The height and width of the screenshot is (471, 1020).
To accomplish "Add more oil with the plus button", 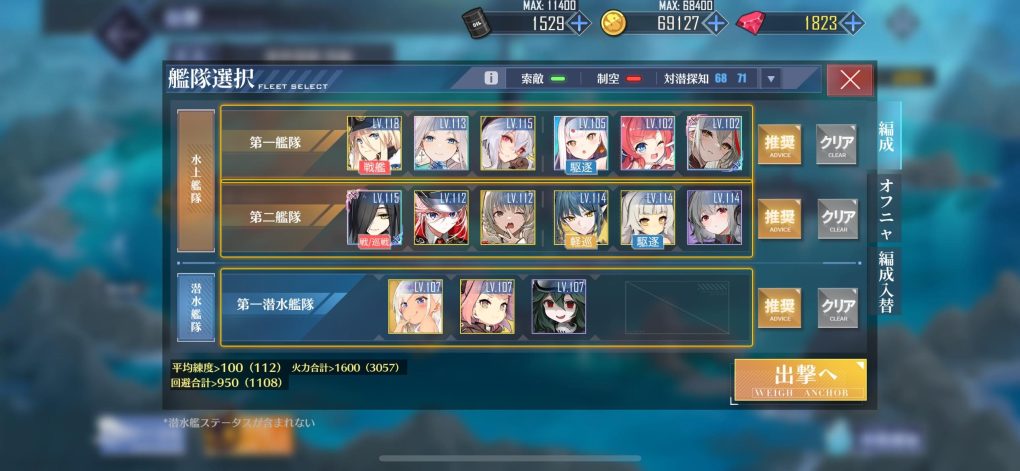I will (x=579, y=23).
